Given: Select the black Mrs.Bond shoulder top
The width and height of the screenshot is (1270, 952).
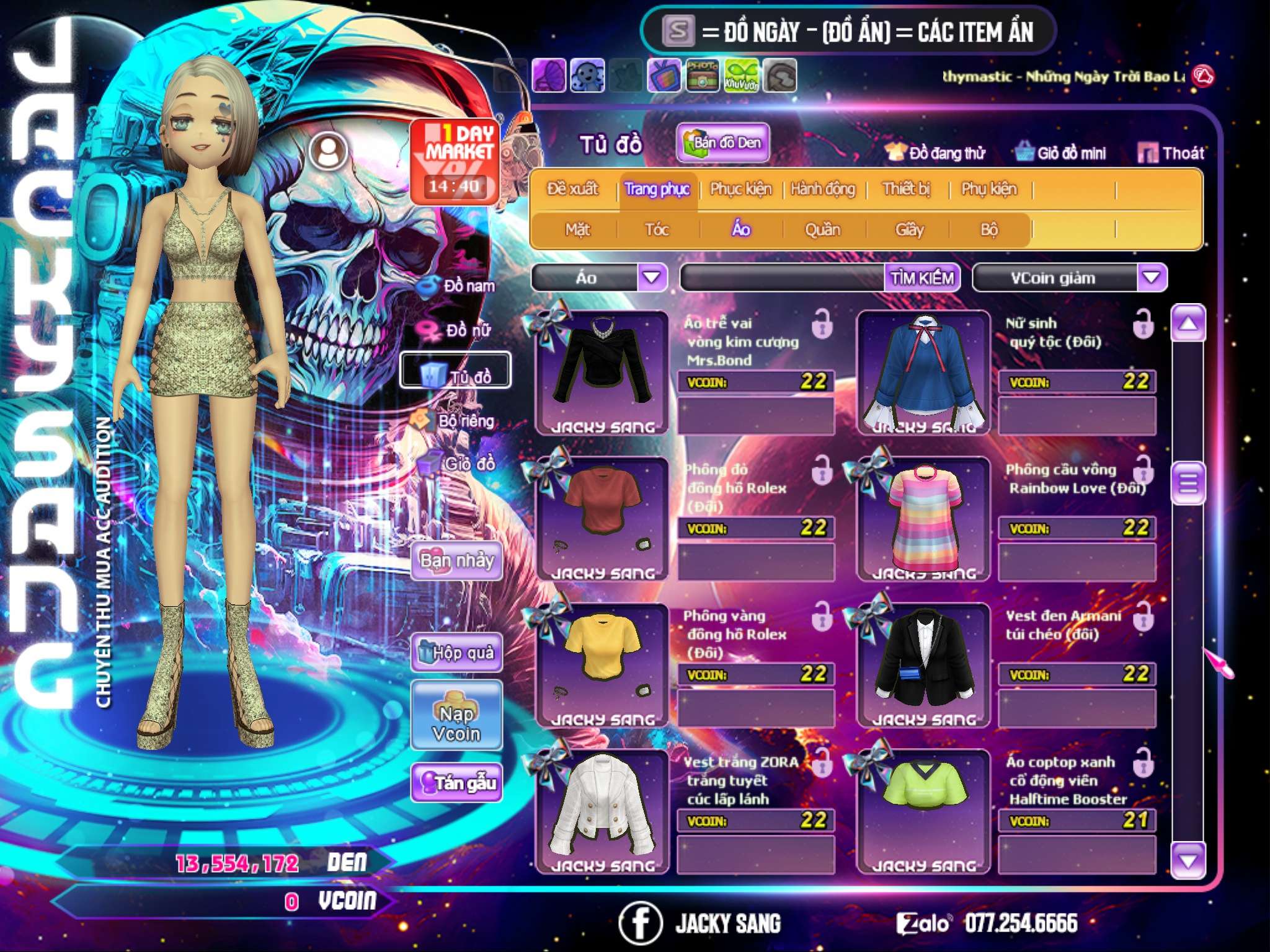Looking at the screenshot, I should 602,372.
